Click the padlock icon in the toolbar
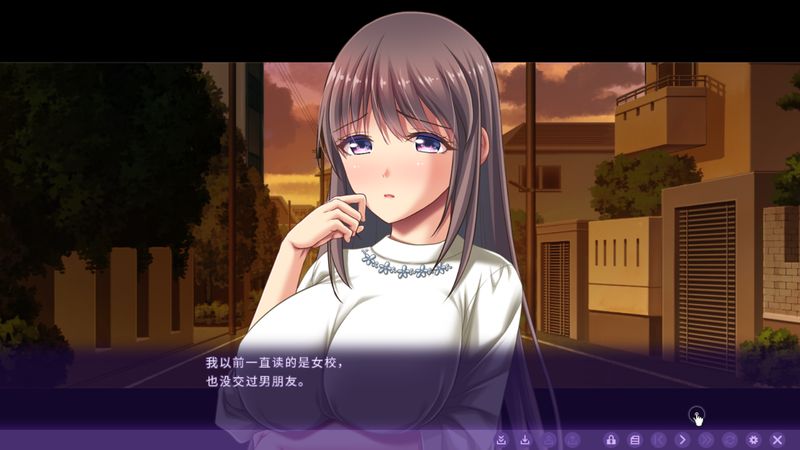 (x=610, y=439)
